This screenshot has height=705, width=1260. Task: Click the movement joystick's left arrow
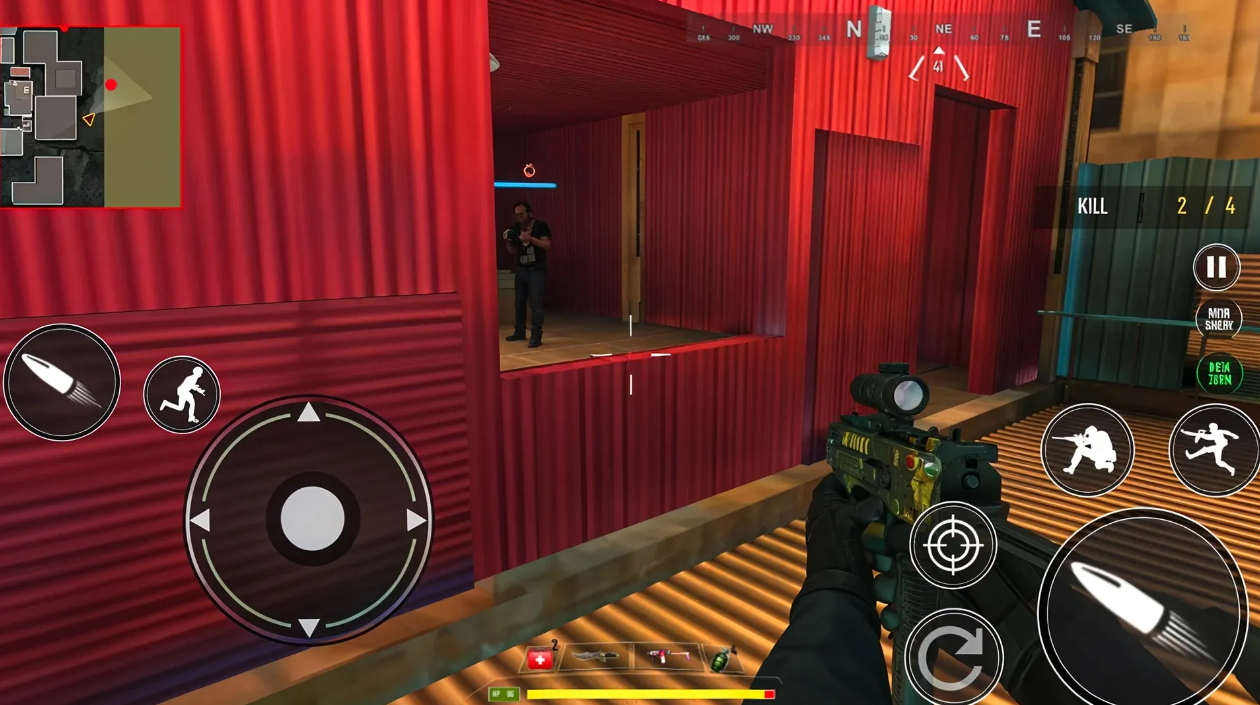click(x=200, y=520)
